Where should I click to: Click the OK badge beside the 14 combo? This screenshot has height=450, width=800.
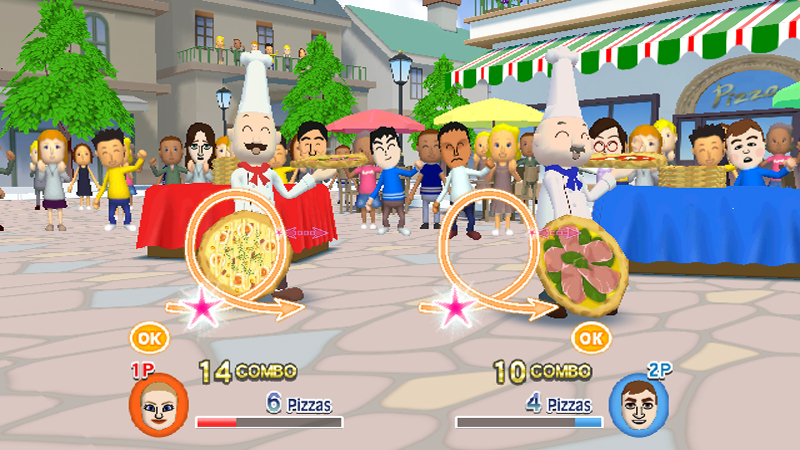click(x=148, y=338)
